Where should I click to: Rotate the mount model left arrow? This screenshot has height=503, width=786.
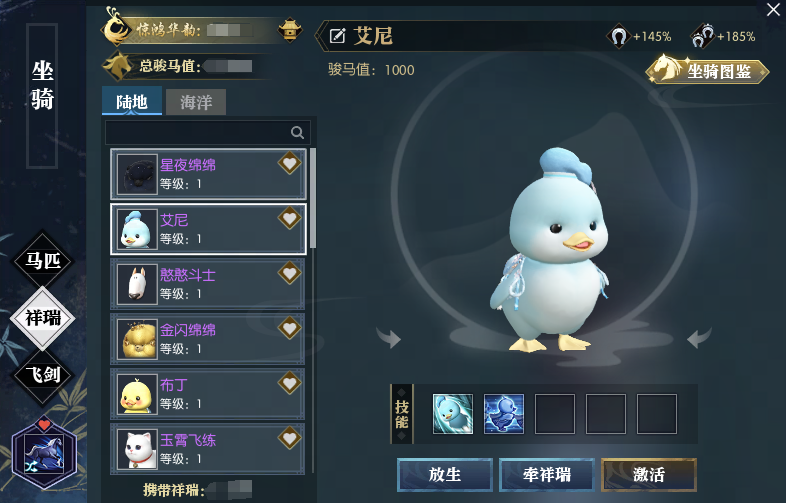point(388,339)
